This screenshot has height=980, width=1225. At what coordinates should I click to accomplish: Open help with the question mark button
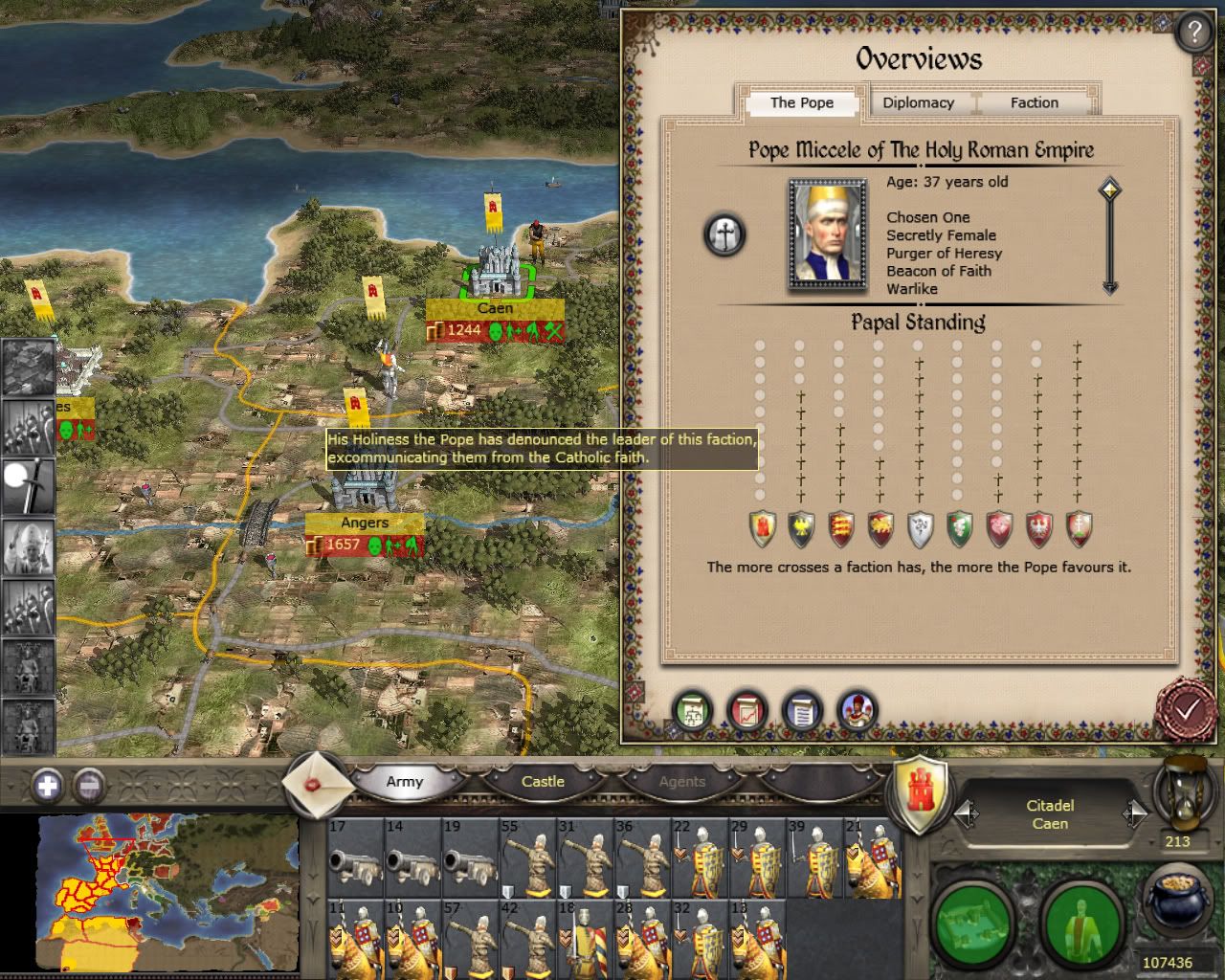click(1193, 33)
